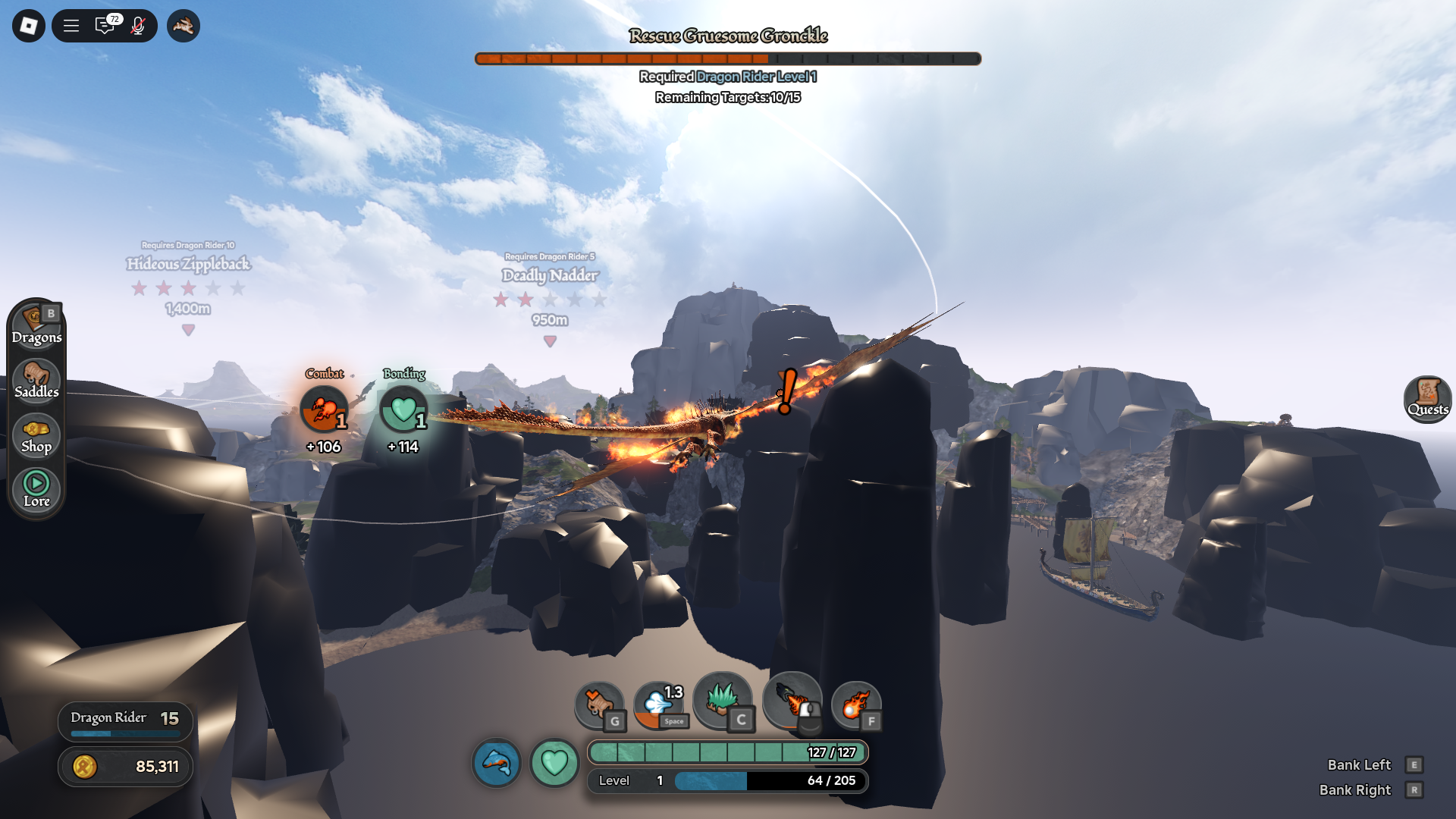Click the fish feed icon
The height and width of the screenshot is (819, 1456).
click(x=497, y=762)
